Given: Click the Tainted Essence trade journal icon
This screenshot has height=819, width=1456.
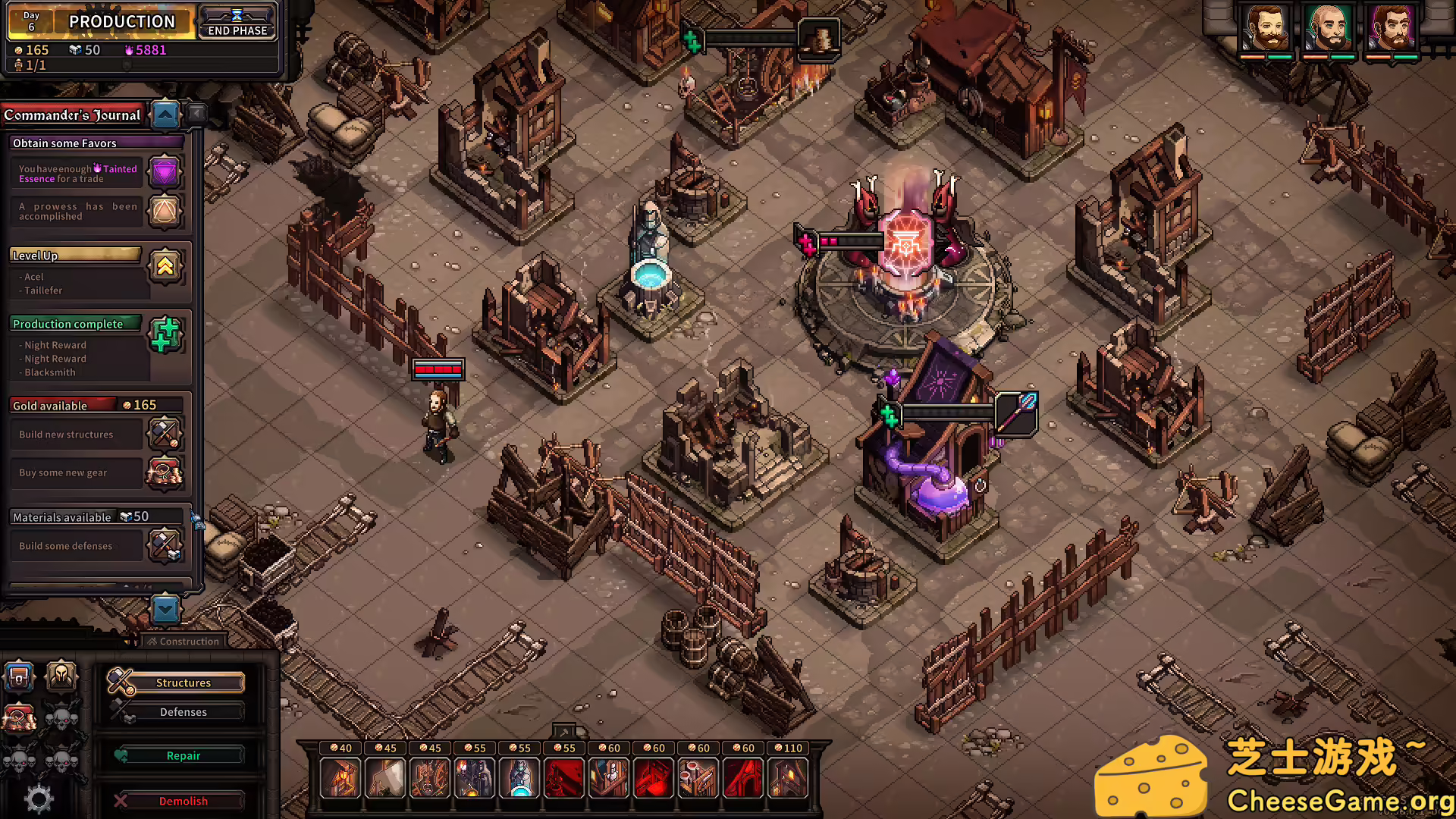Looking at the screenshot, I should tap(165, 172).
